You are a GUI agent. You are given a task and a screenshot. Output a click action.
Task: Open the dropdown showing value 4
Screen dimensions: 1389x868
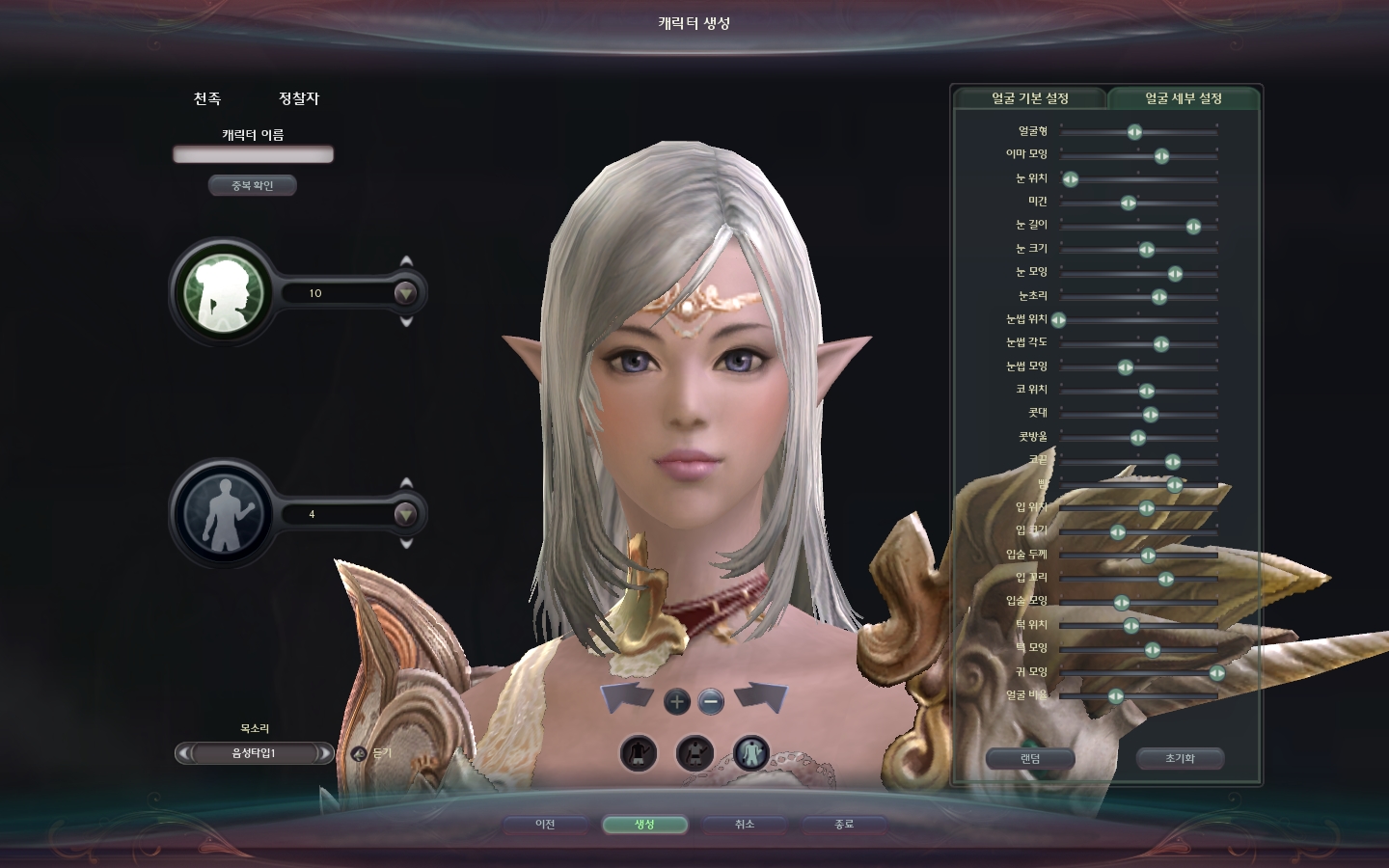pyautogui.click(x=405, y=514)
